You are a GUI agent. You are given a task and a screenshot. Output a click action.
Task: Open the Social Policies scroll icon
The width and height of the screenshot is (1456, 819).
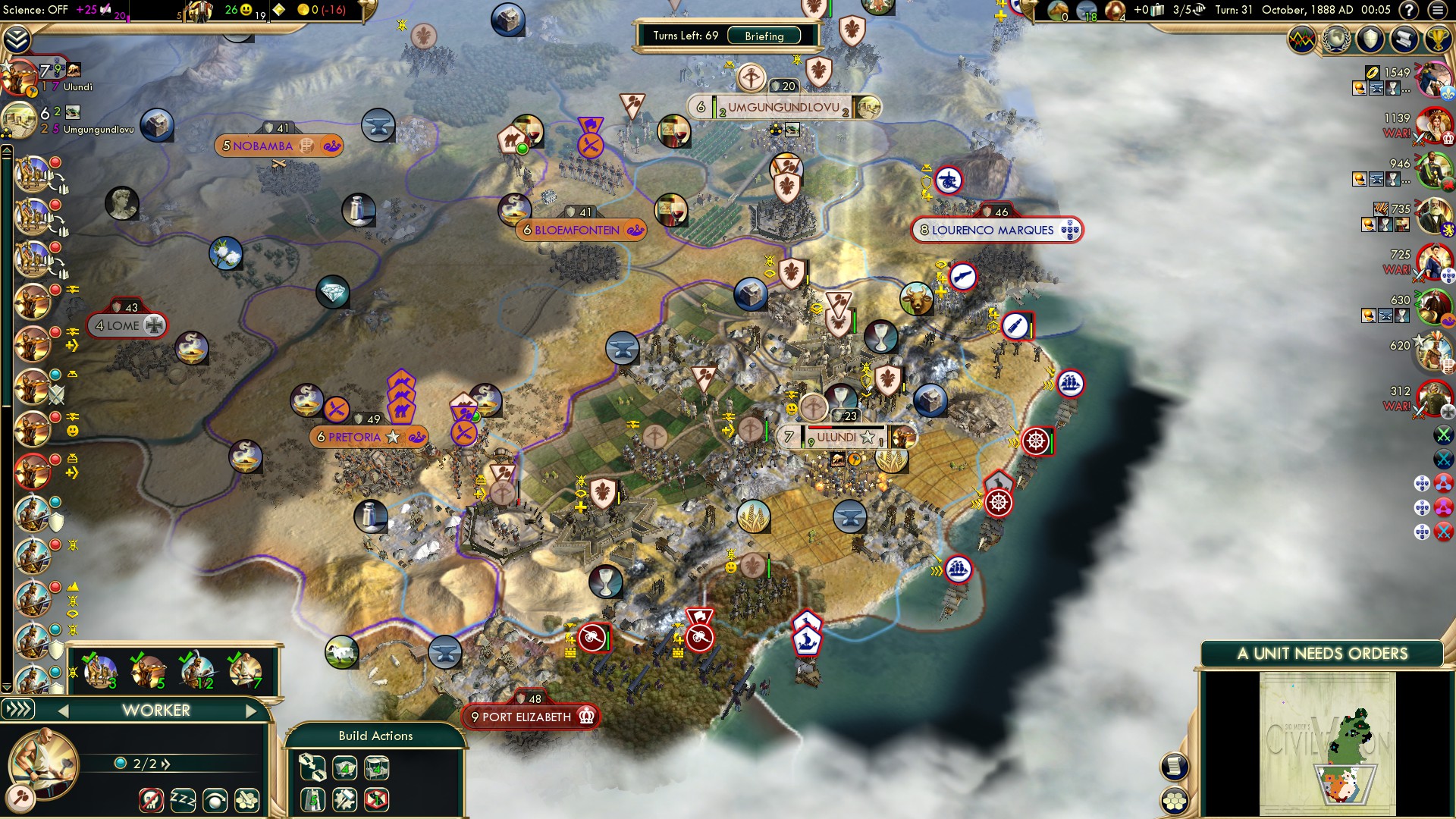pos(1404,40)
